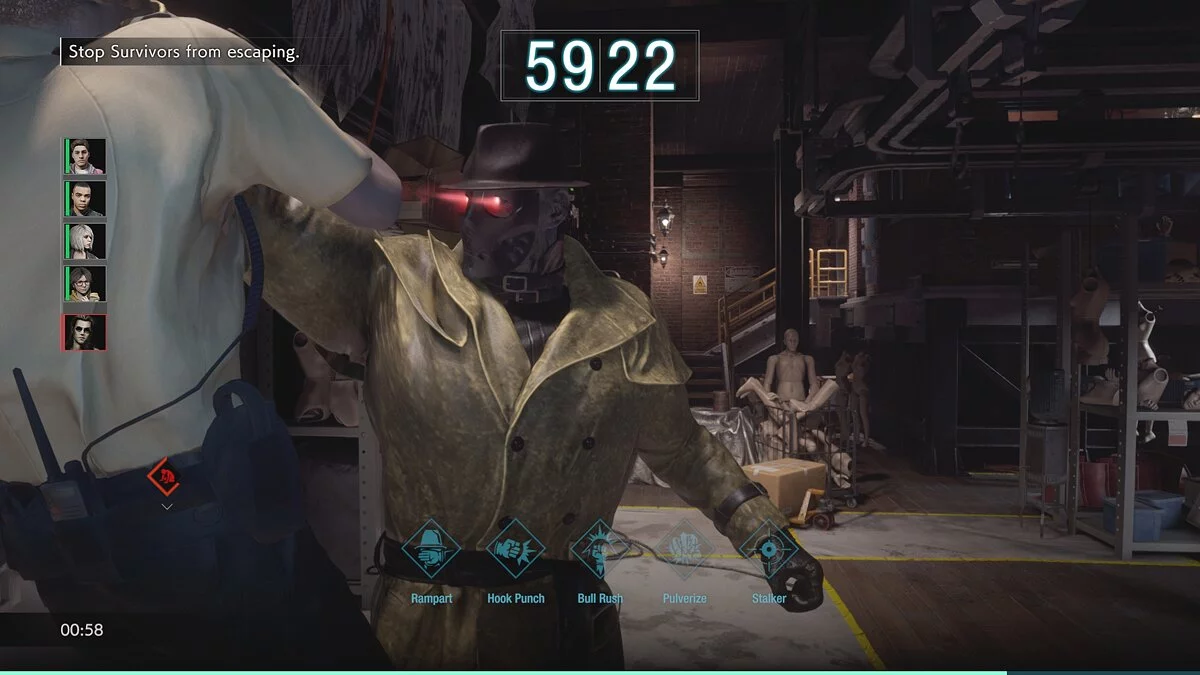Select the survivor portrait wearing sunglasses
The width and height of the screenshot is (1200, 675).
tap(86, 332)
